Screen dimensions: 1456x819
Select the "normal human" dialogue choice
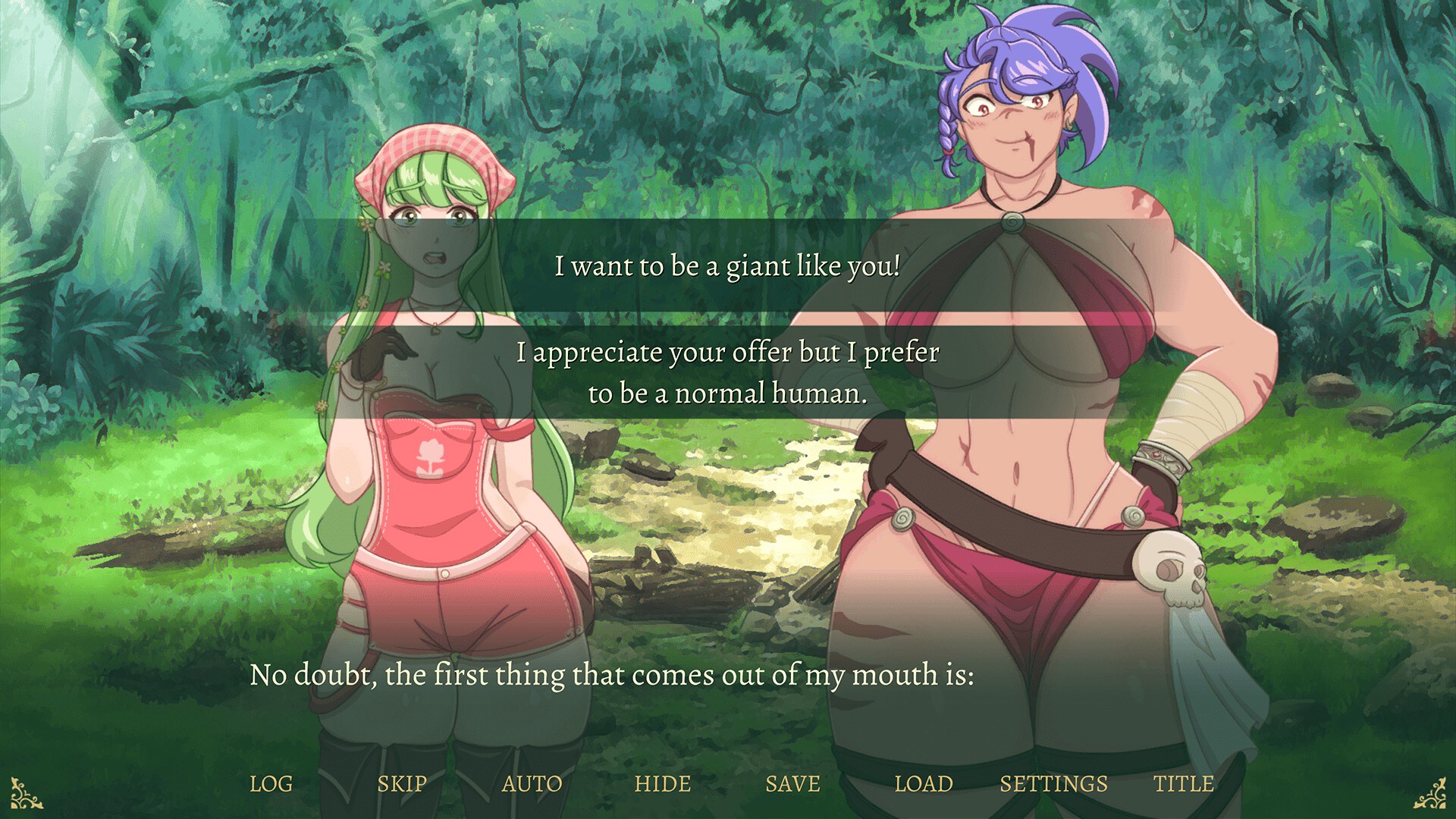726,372
